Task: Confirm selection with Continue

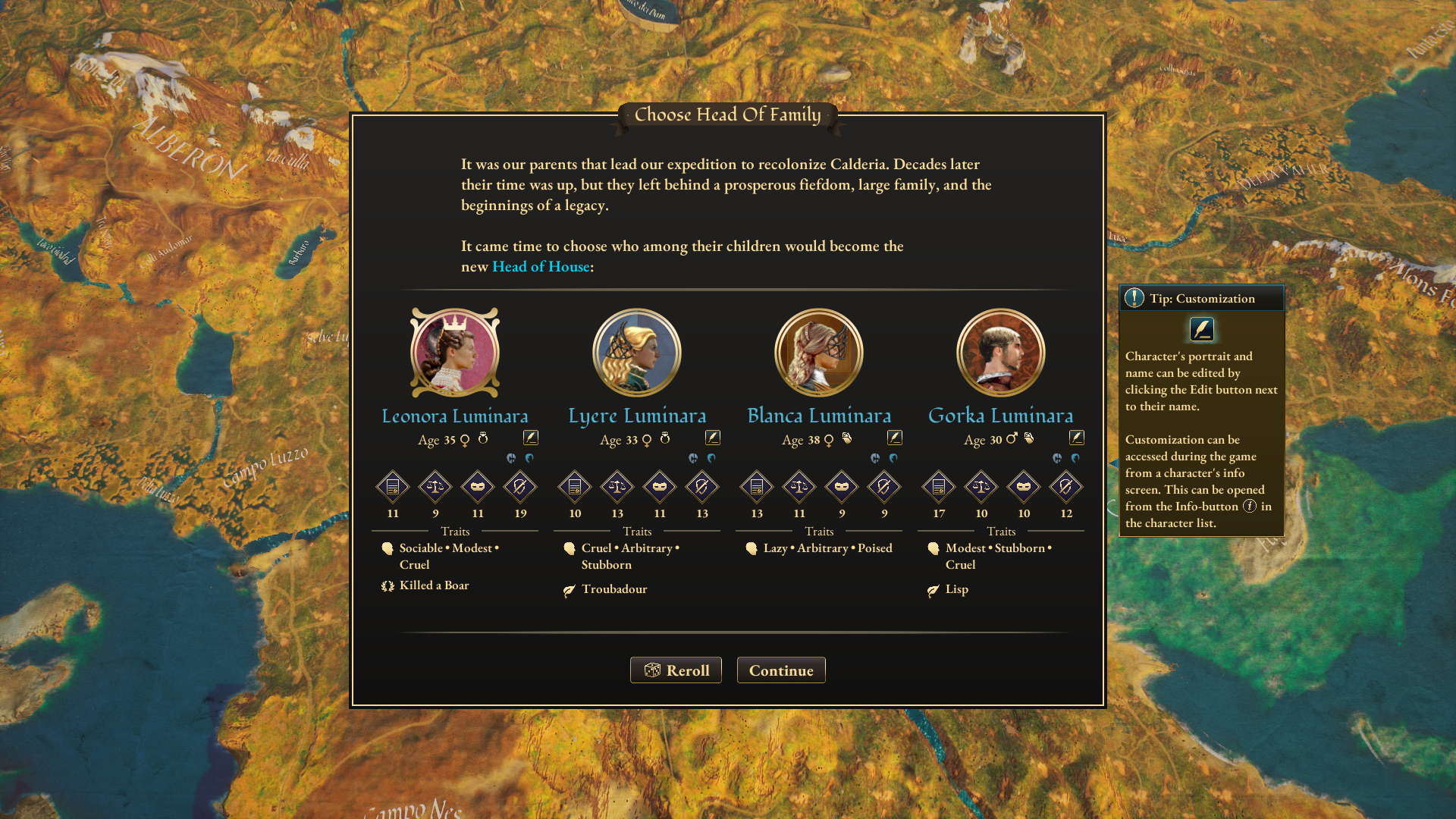Action: click(781, 670)
